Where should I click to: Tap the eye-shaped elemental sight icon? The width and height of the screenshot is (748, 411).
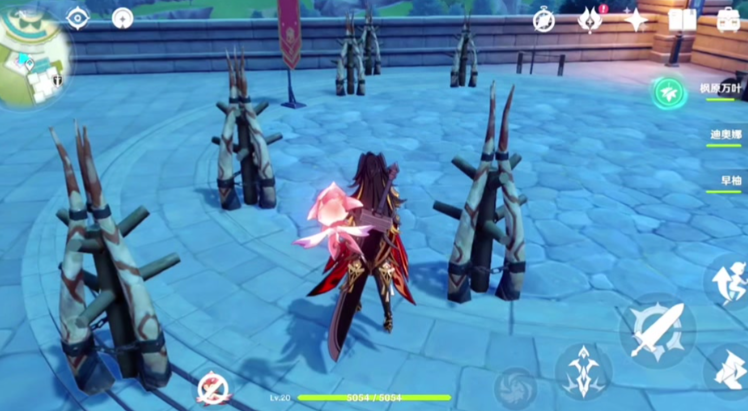click(x=78, y=18)
